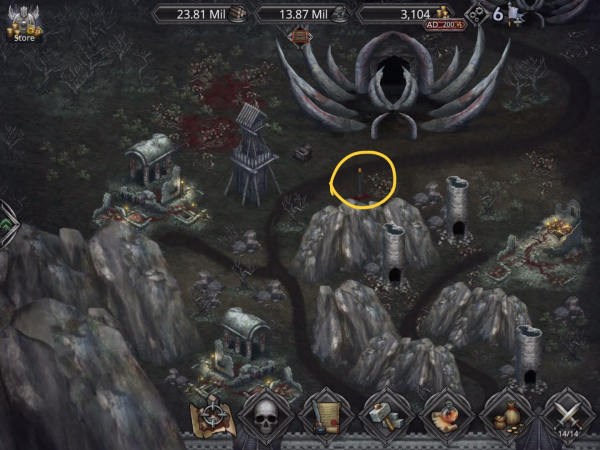This screenshot has width=600, height=450.
Task: Open the potion and scroll menu
Action: (x=447, y=414)
